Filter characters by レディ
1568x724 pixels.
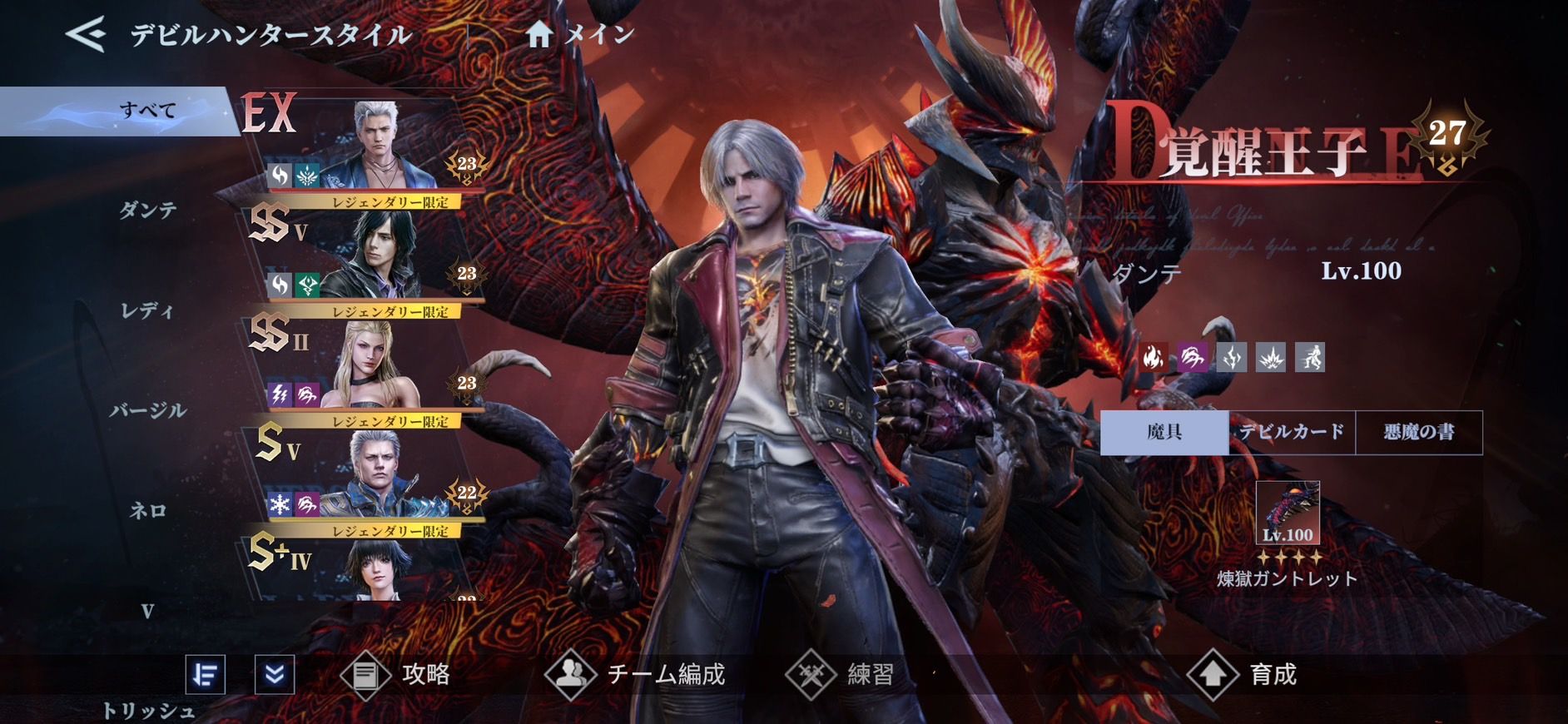pos(147,311)
